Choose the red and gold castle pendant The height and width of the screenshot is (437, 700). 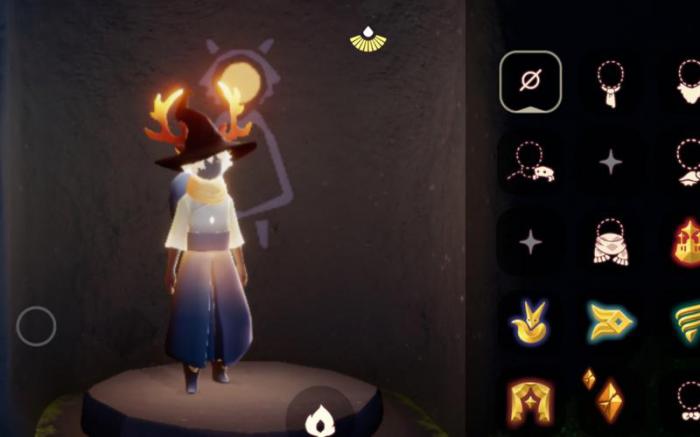[688, 242]
